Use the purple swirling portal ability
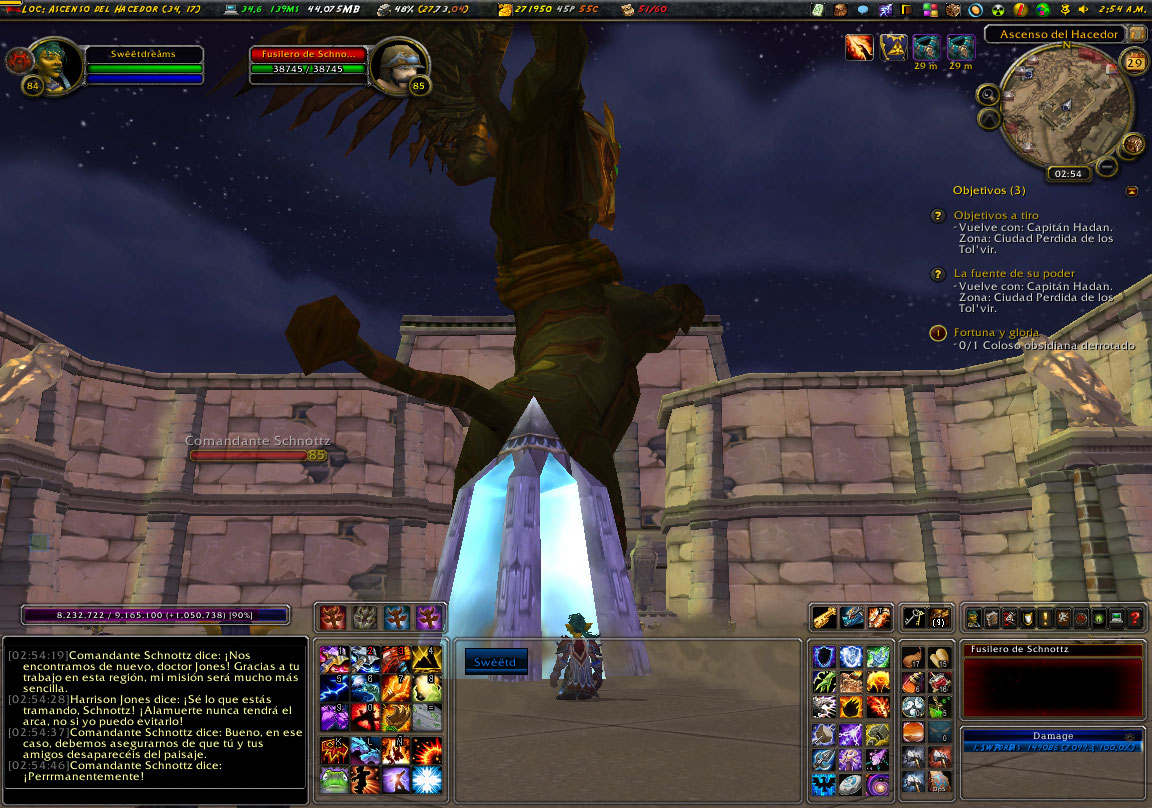Image resolution: width=1152 pixels, height=808 pixels. coord(878,783)
